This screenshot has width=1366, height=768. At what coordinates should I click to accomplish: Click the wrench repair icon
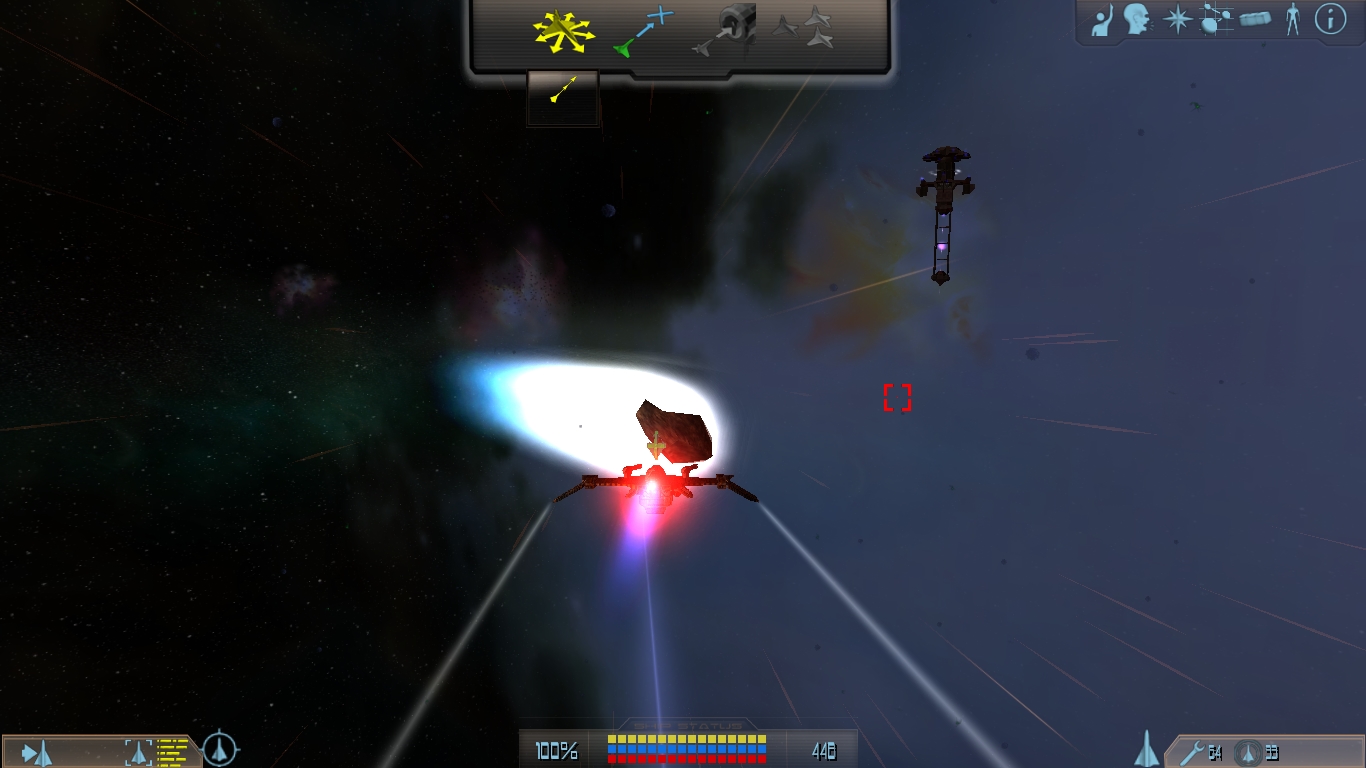coord(1192,752)
